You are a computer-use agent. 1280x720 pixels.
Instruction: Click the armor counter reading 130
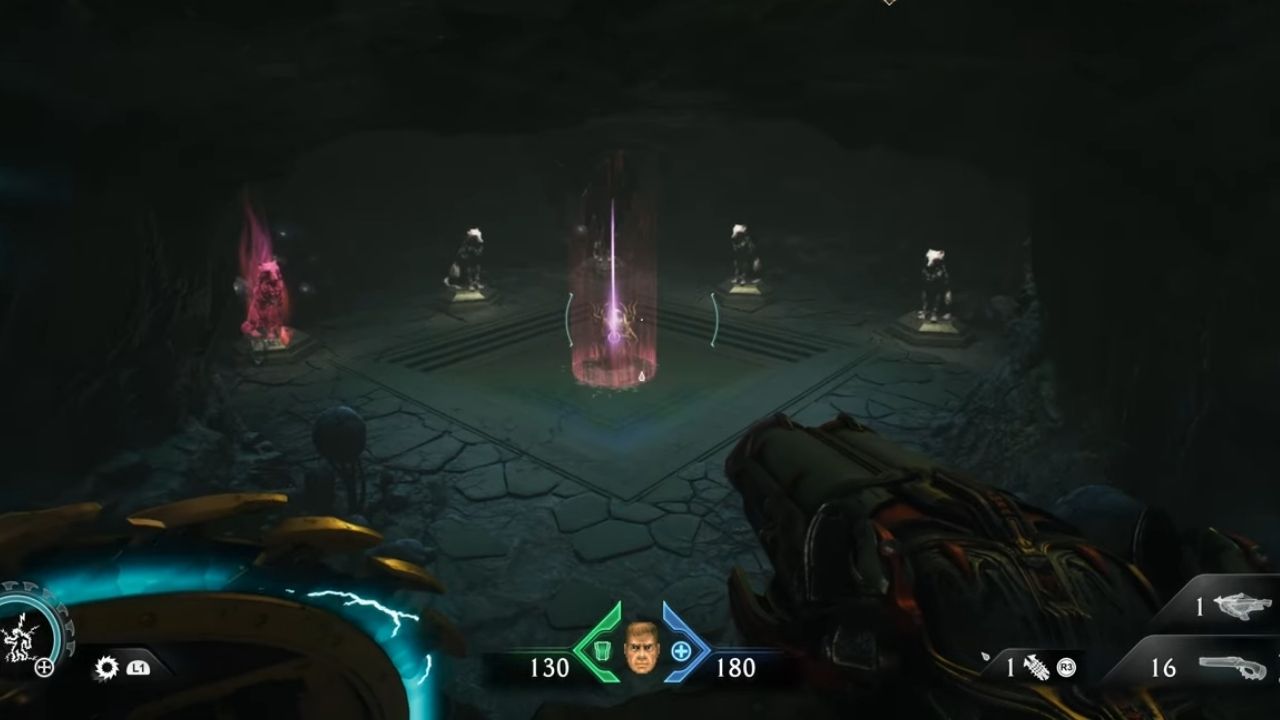coord(551,667)
